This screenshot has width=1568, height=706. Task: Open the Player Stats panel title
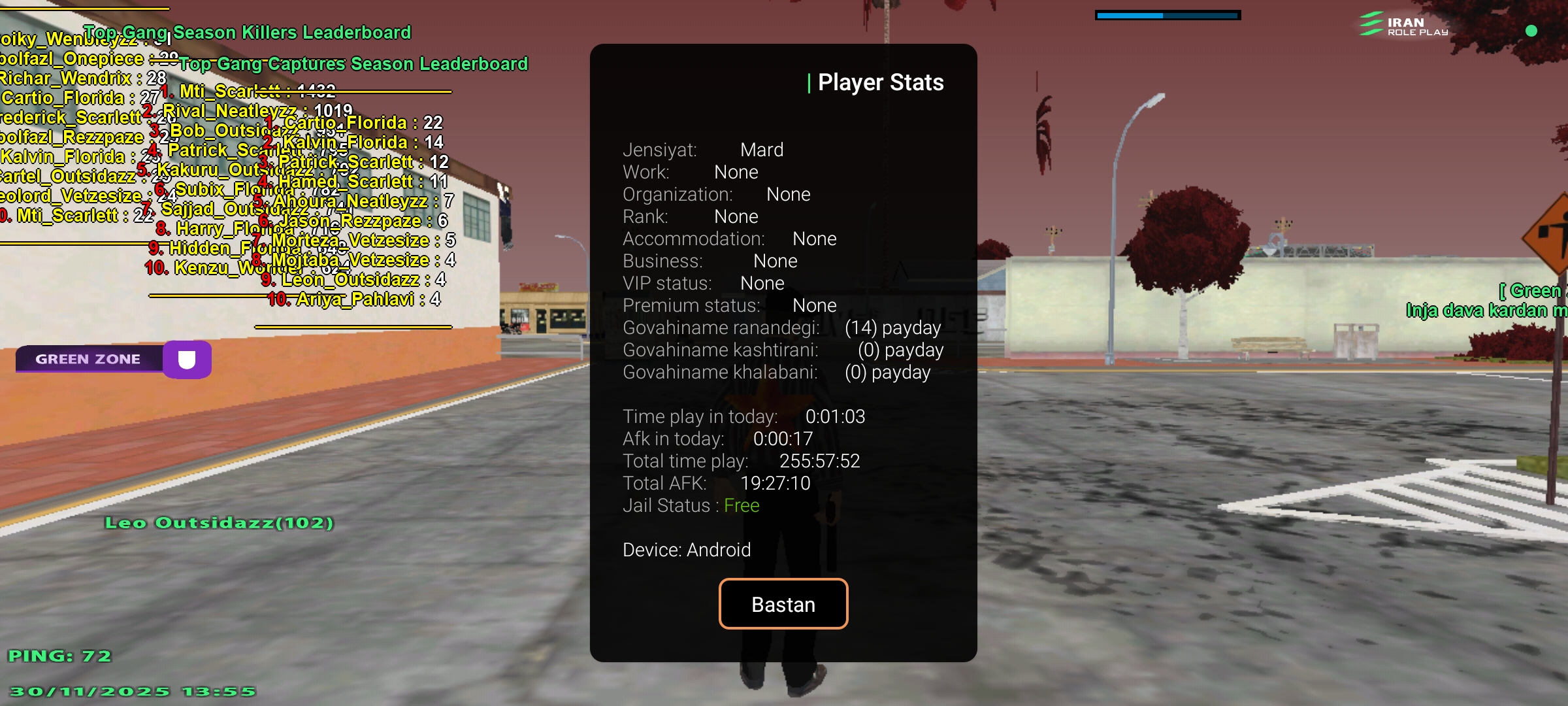[881, 82]
